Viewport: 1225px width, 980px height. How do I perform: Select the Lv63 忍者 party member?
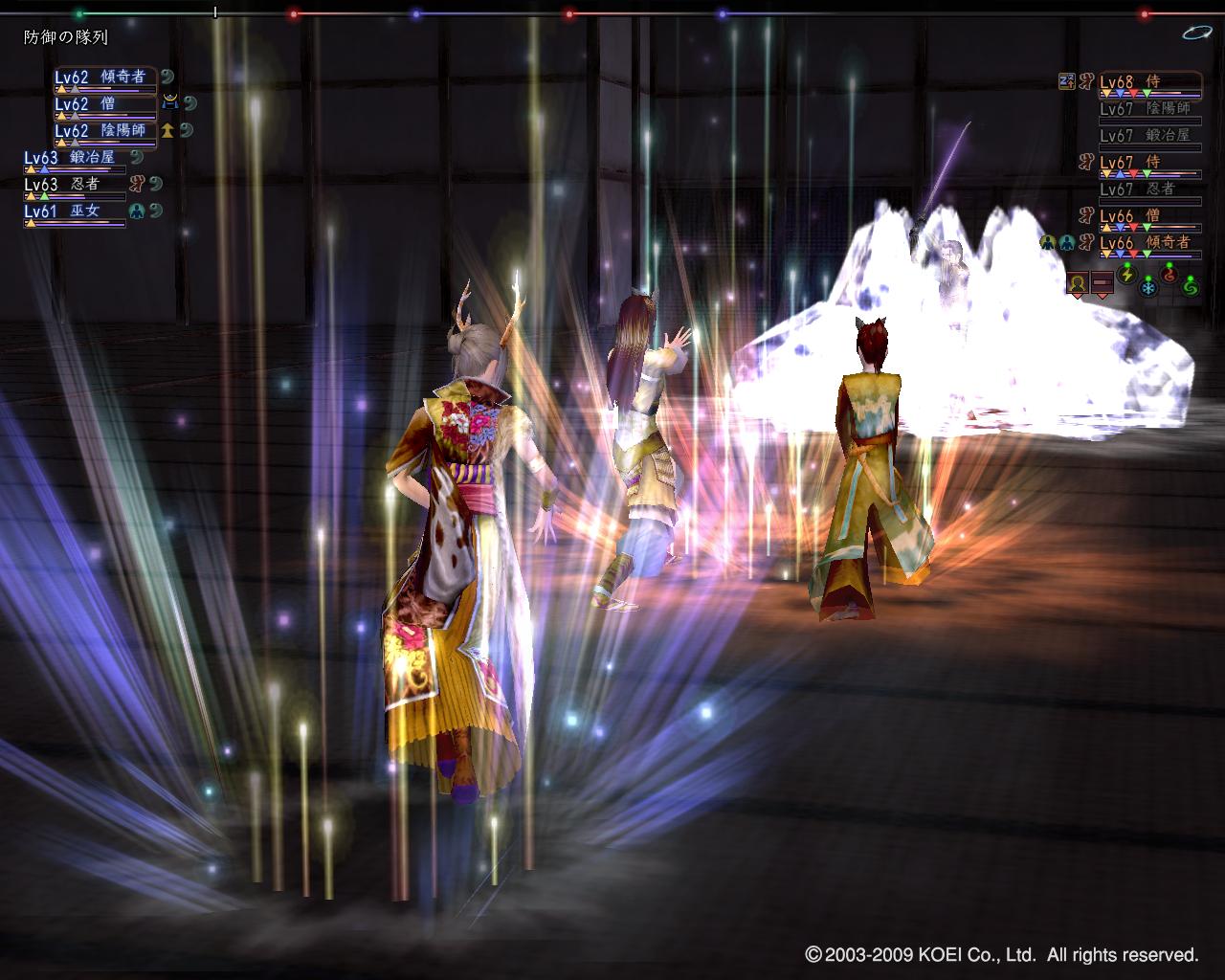[x=73, y=186]
